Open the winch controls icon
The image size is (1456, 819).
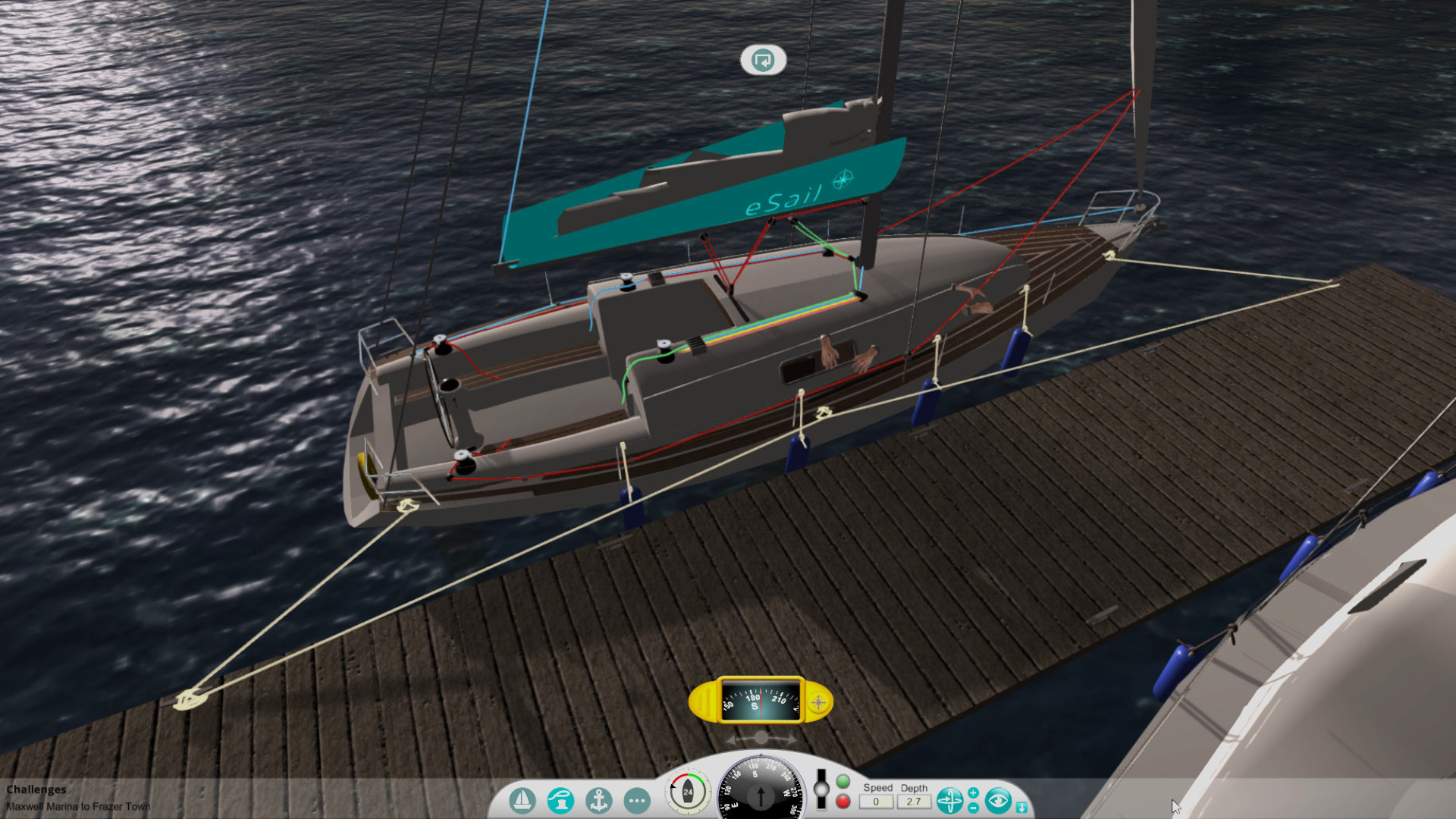pos(561,800)
